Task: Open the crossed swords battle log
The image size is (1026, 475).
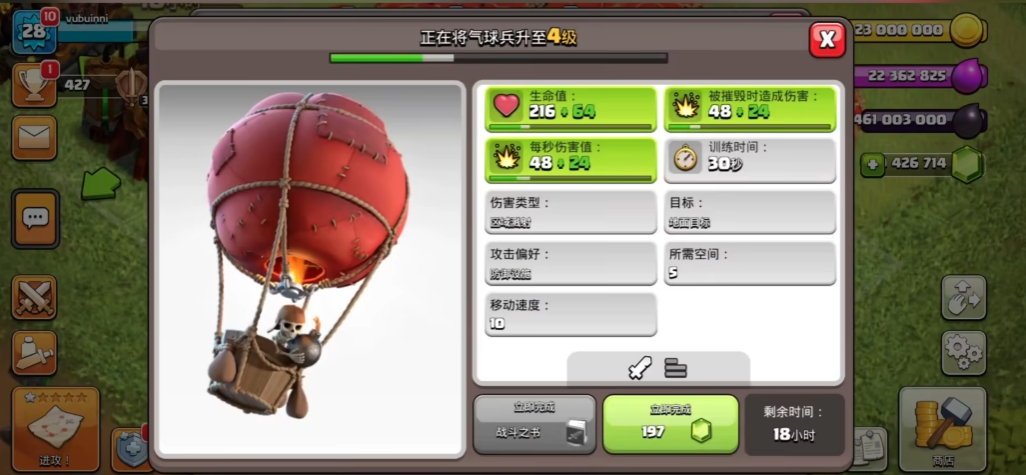Action: 34,297
